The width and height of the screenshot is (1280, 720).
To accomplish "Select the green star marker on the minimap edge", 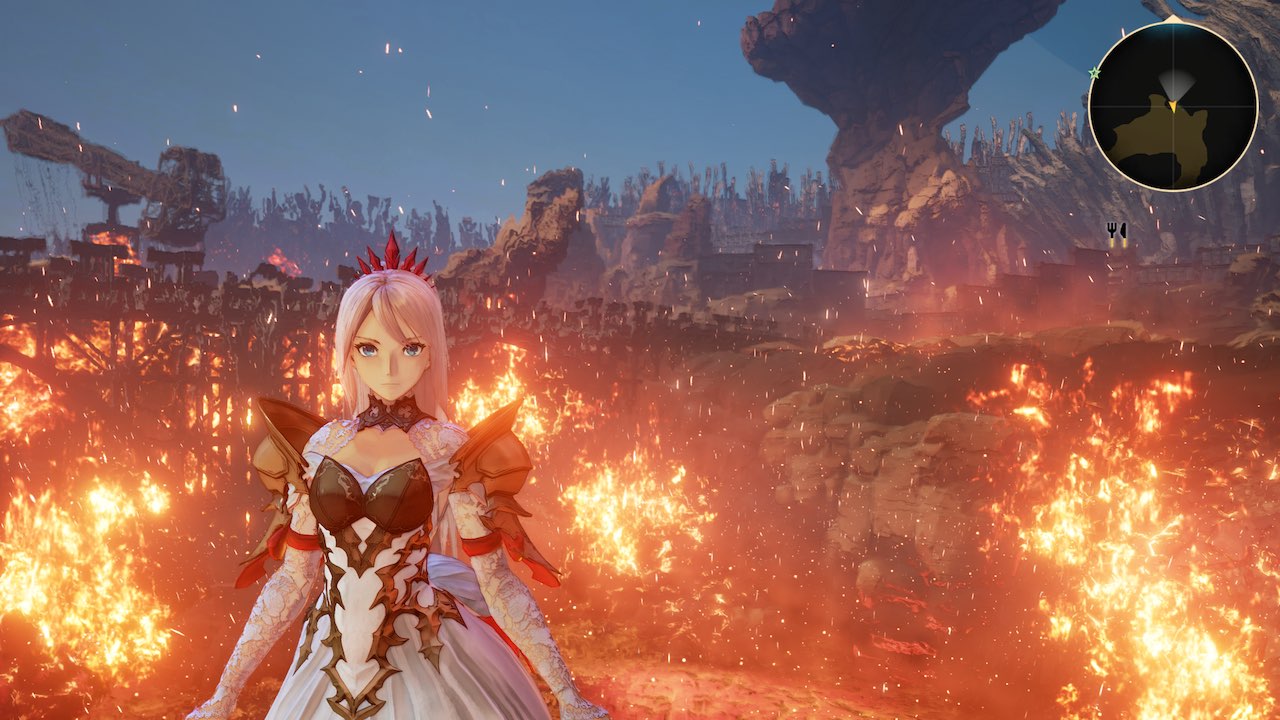I will [x=1094, y=73].
